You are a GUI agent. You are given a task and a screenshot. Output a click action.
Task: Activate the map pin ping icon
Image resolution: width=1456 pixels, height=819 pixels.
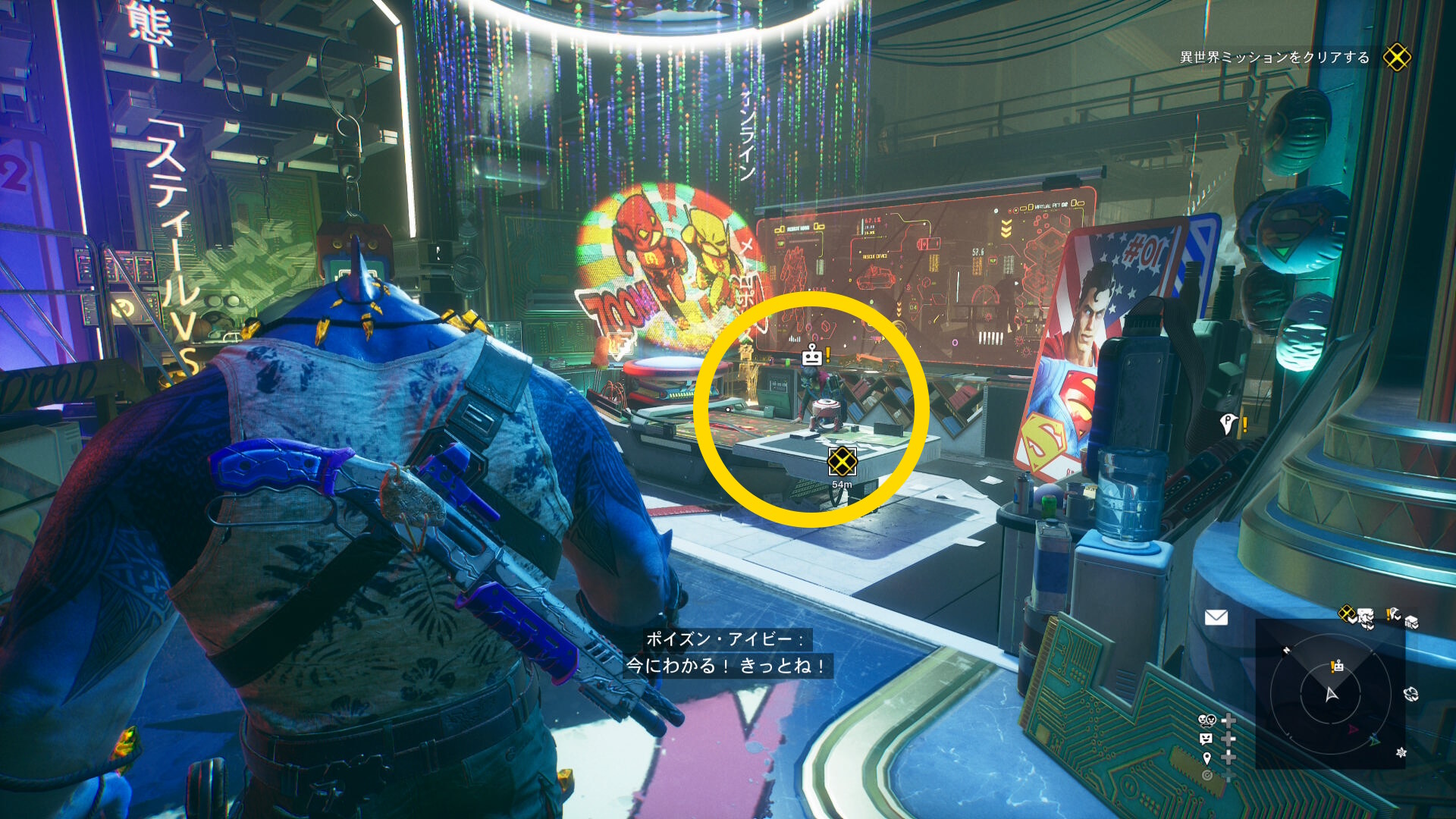pos(1207,758)
